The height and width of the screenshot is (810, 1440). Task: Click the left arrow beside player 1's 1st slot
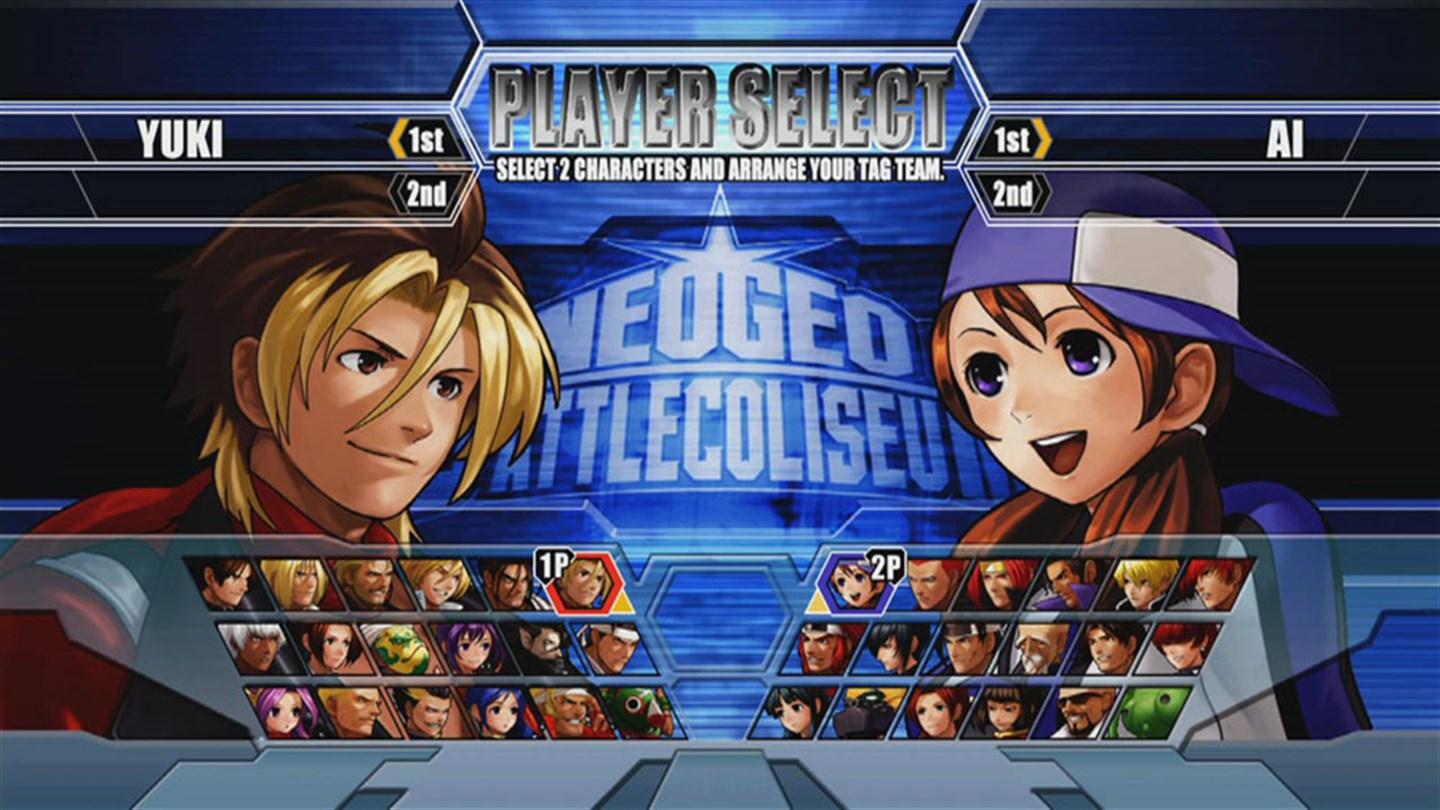pyautogui.click(x=400, y=140)
